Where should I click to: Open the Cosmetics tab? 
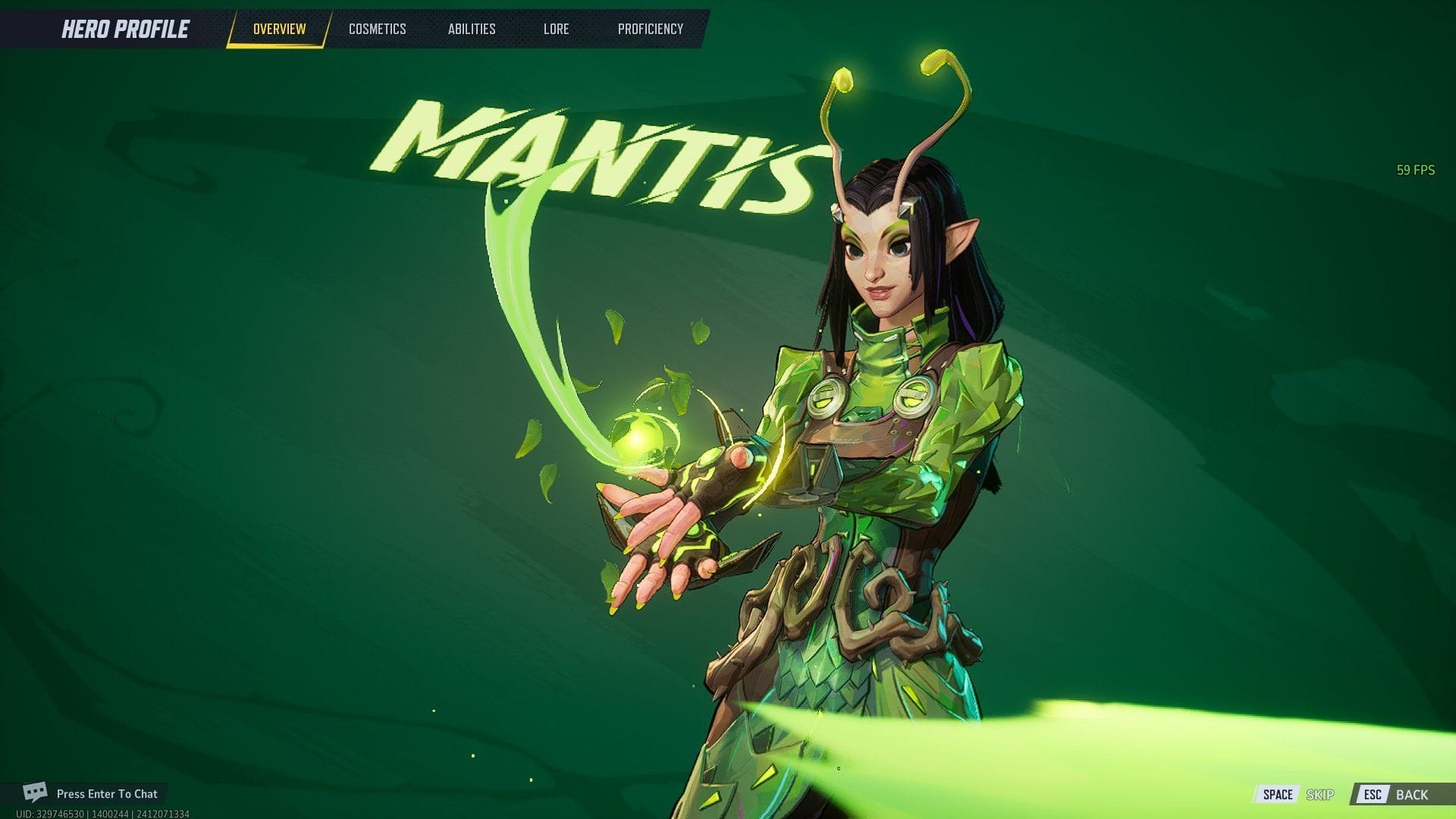pos(377,29)
